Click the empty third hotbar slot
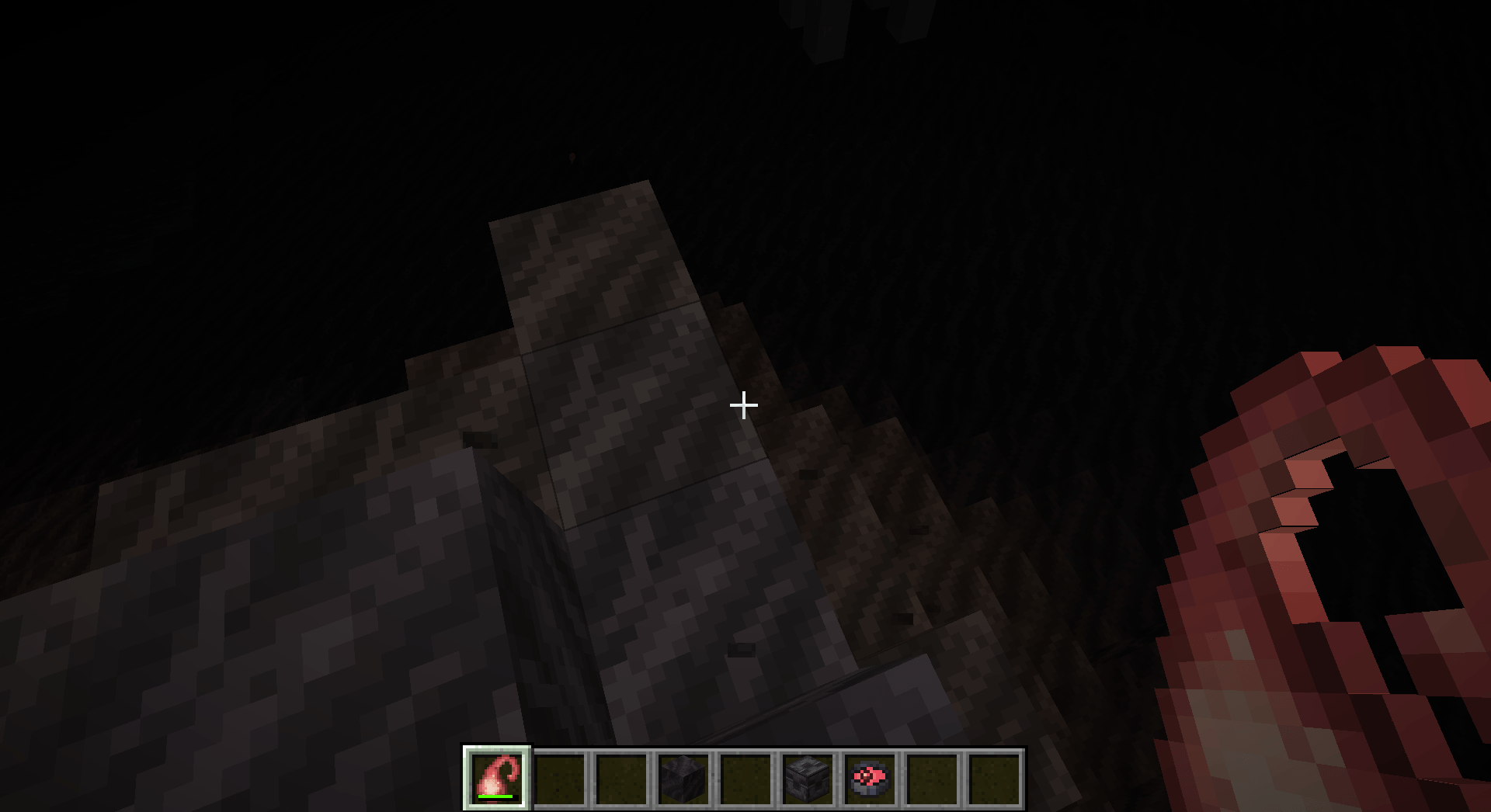The width and height of the screenshot is (1491, 812). coord(621,780)
